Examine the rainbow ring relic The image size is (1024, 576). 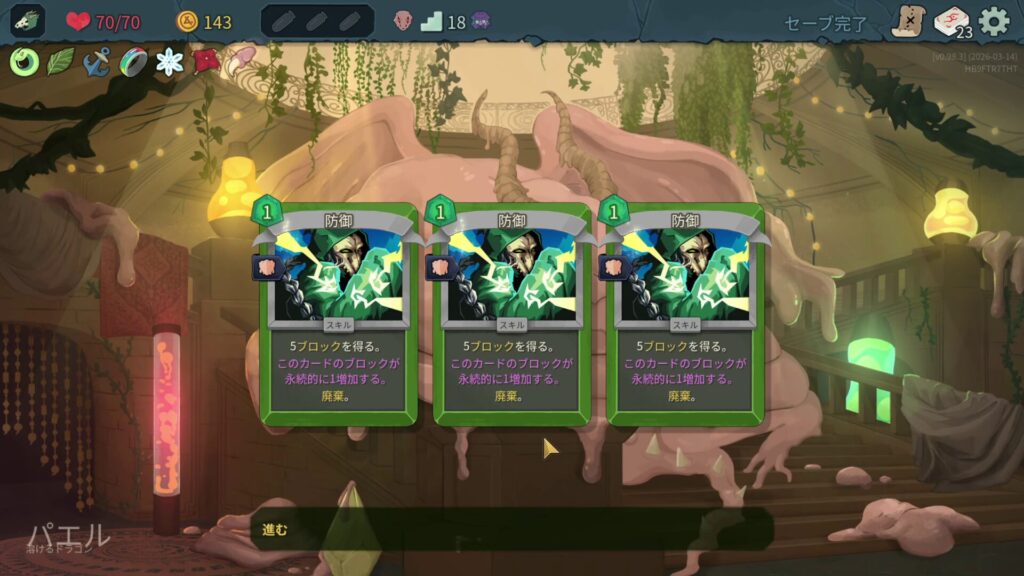tap(133, 63)
